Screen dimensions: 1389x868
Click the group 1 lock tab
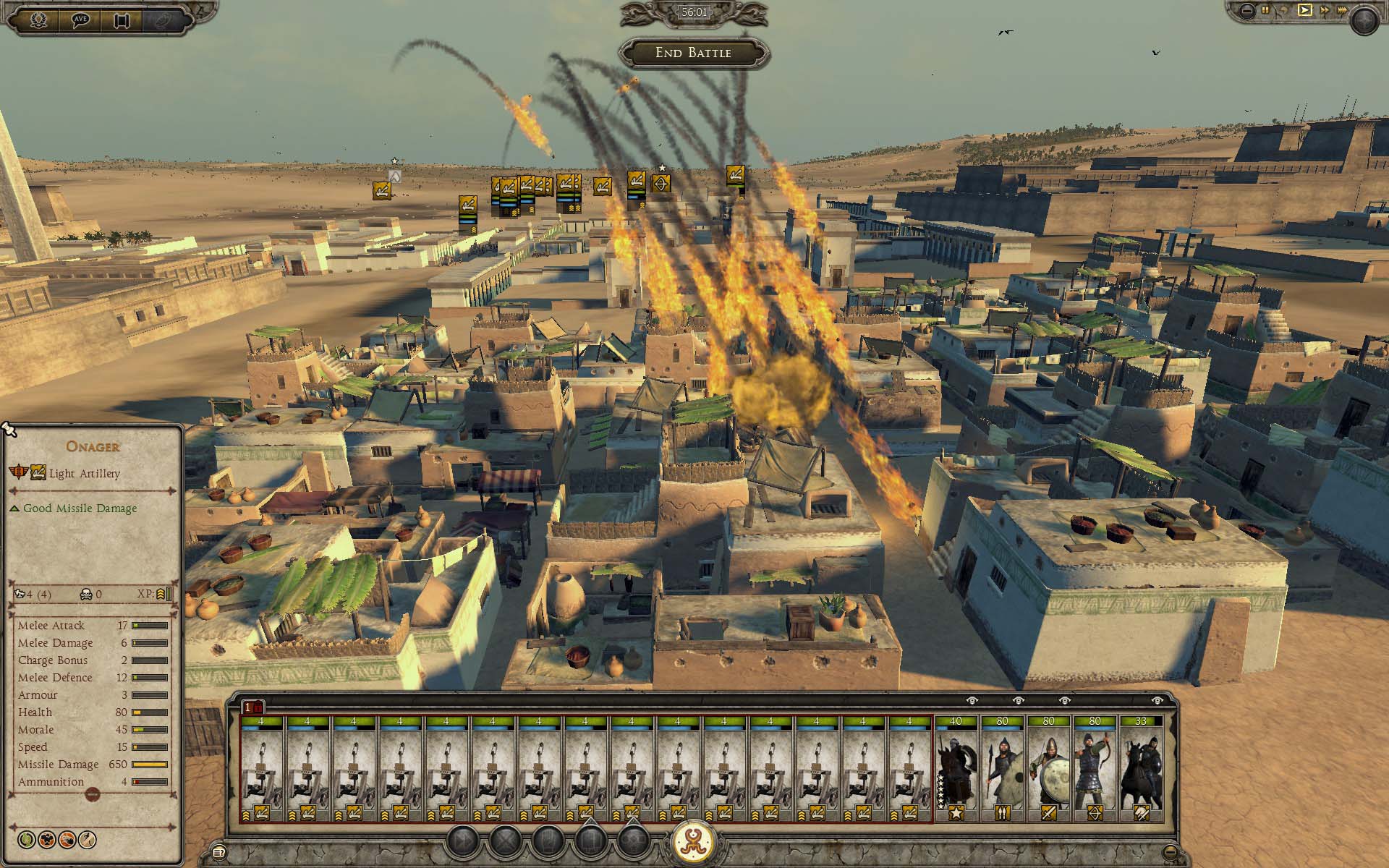[253, 707]
